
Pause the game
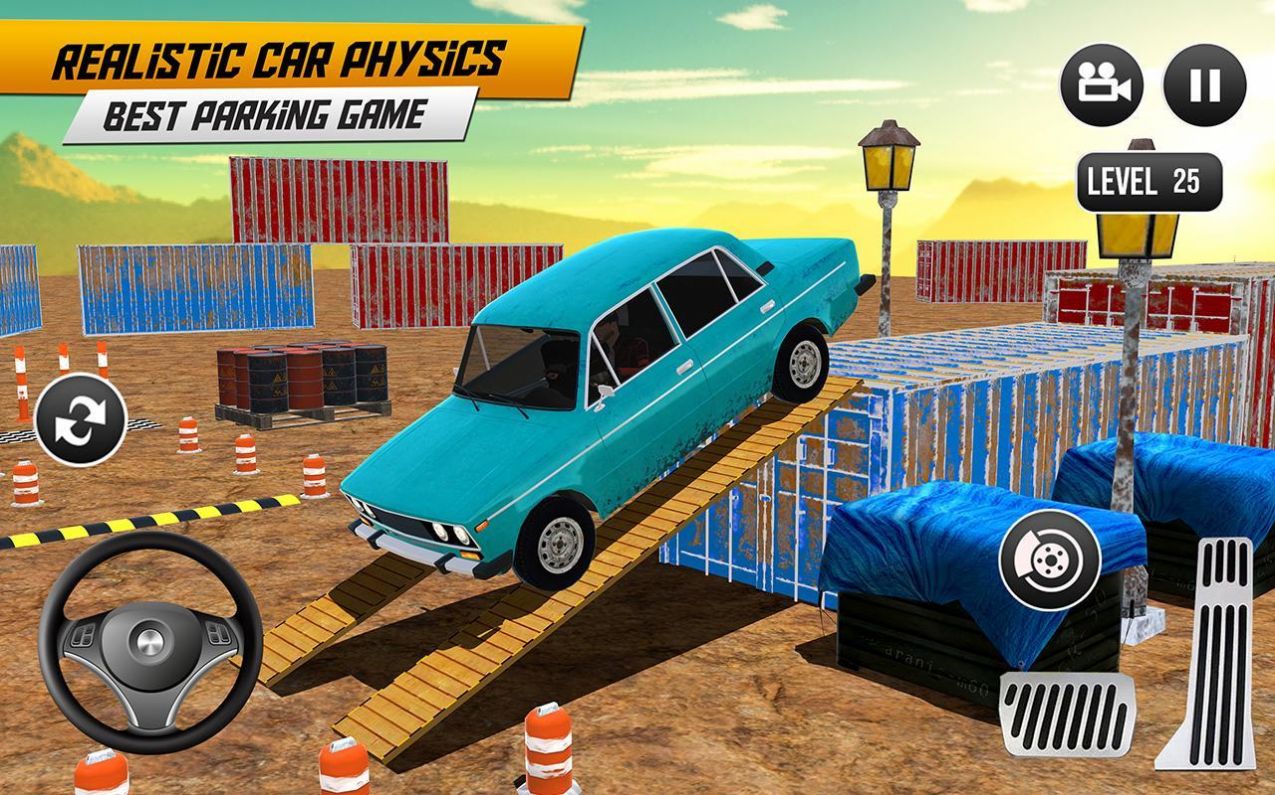(x=1205, y=85)
